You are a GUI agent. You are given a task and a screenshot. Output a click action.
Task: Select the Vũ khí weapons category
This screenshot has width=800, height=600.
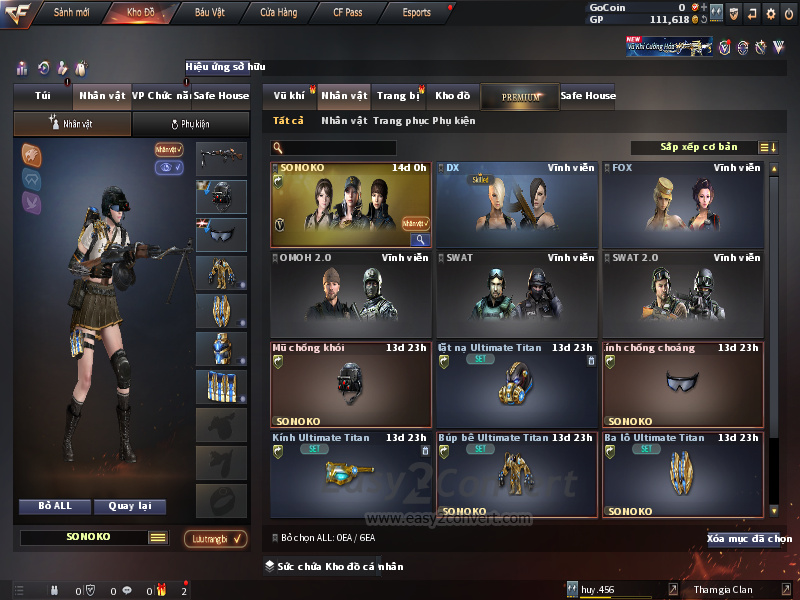point(289,96)
